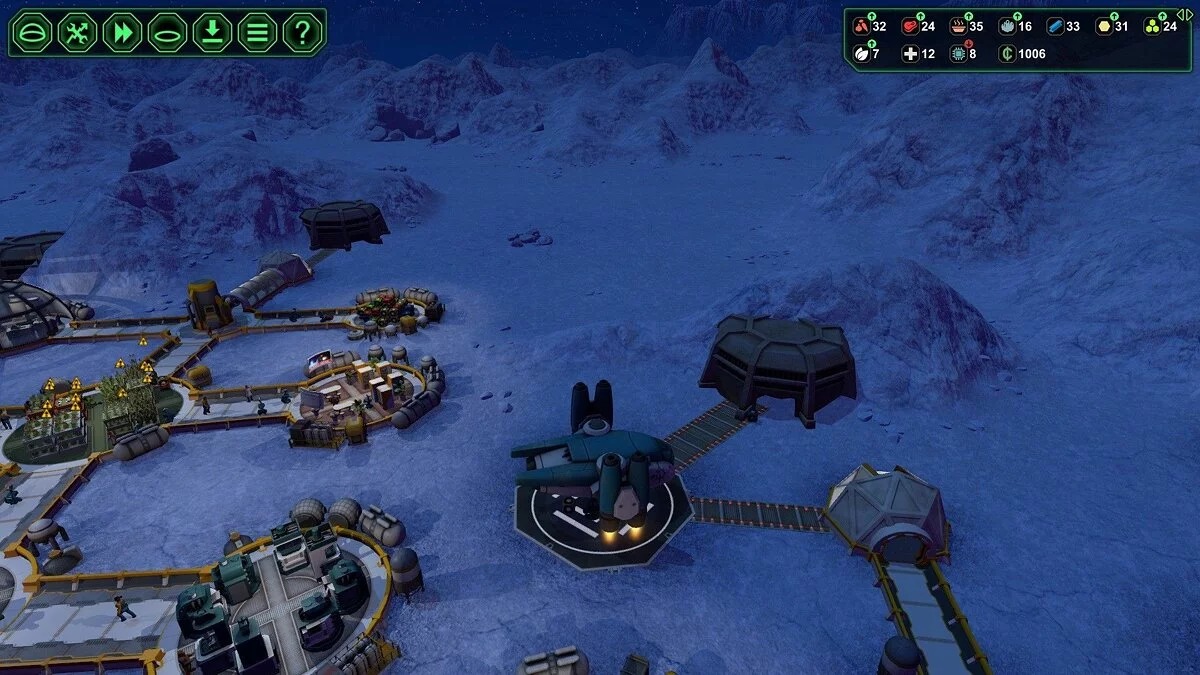Open the flat ring icon menu
The width and height of the screenshot is (1200, 675).
click(168, 33)
